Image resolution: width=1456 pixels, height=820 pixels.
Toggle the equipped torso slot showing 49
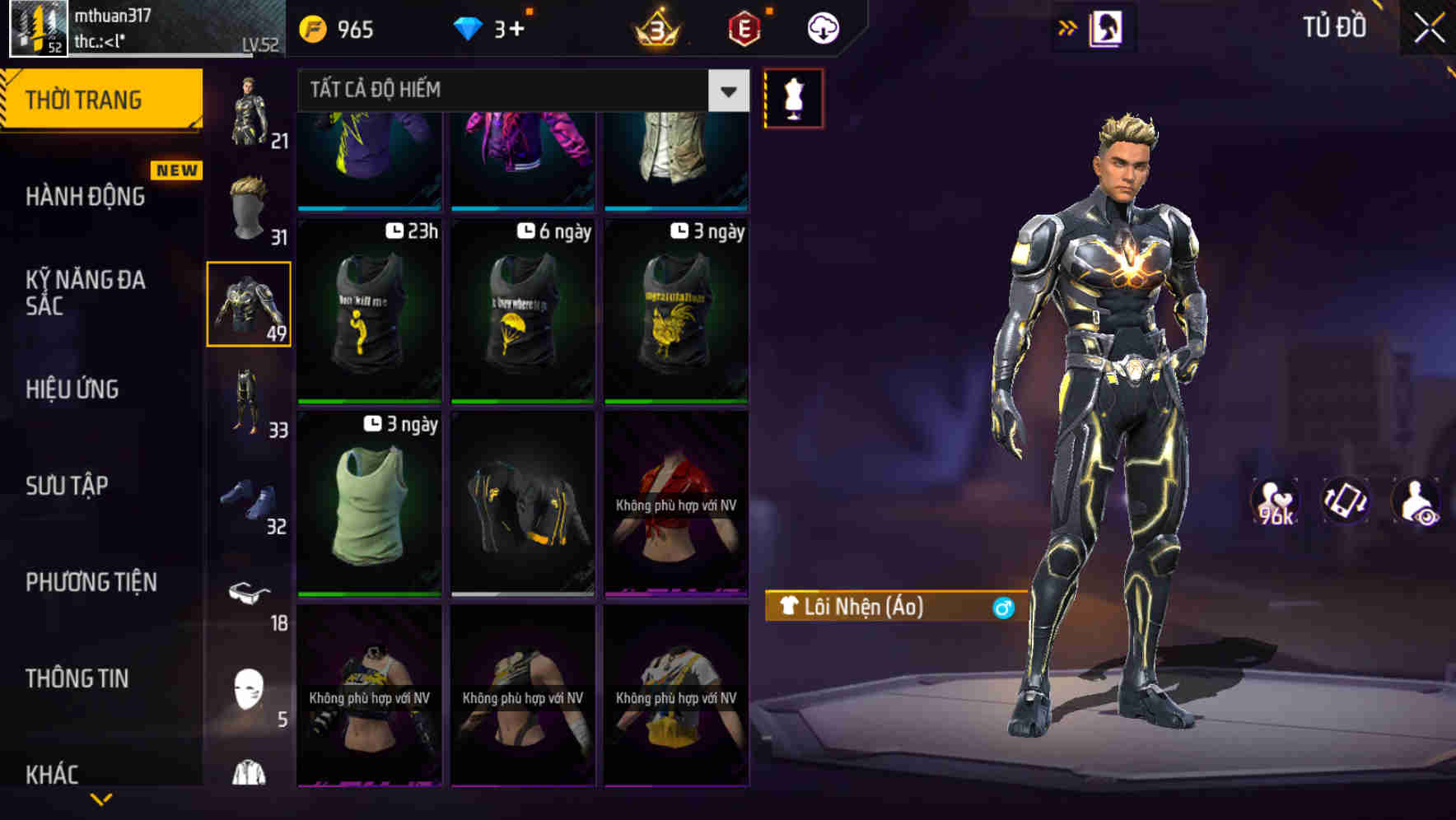pyautogui.click(x=249, y=305)
